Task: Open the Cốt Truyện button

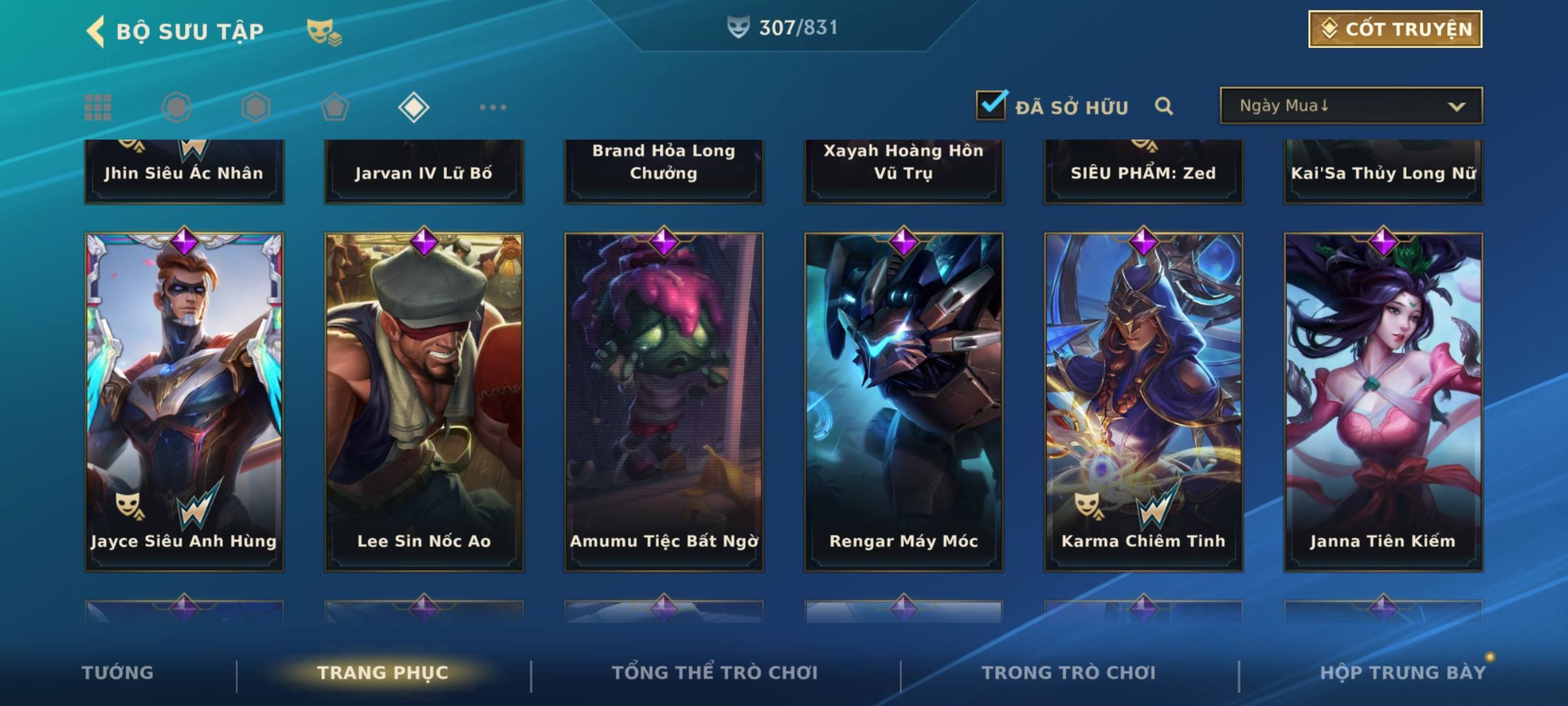Action: coord(1394,29)
